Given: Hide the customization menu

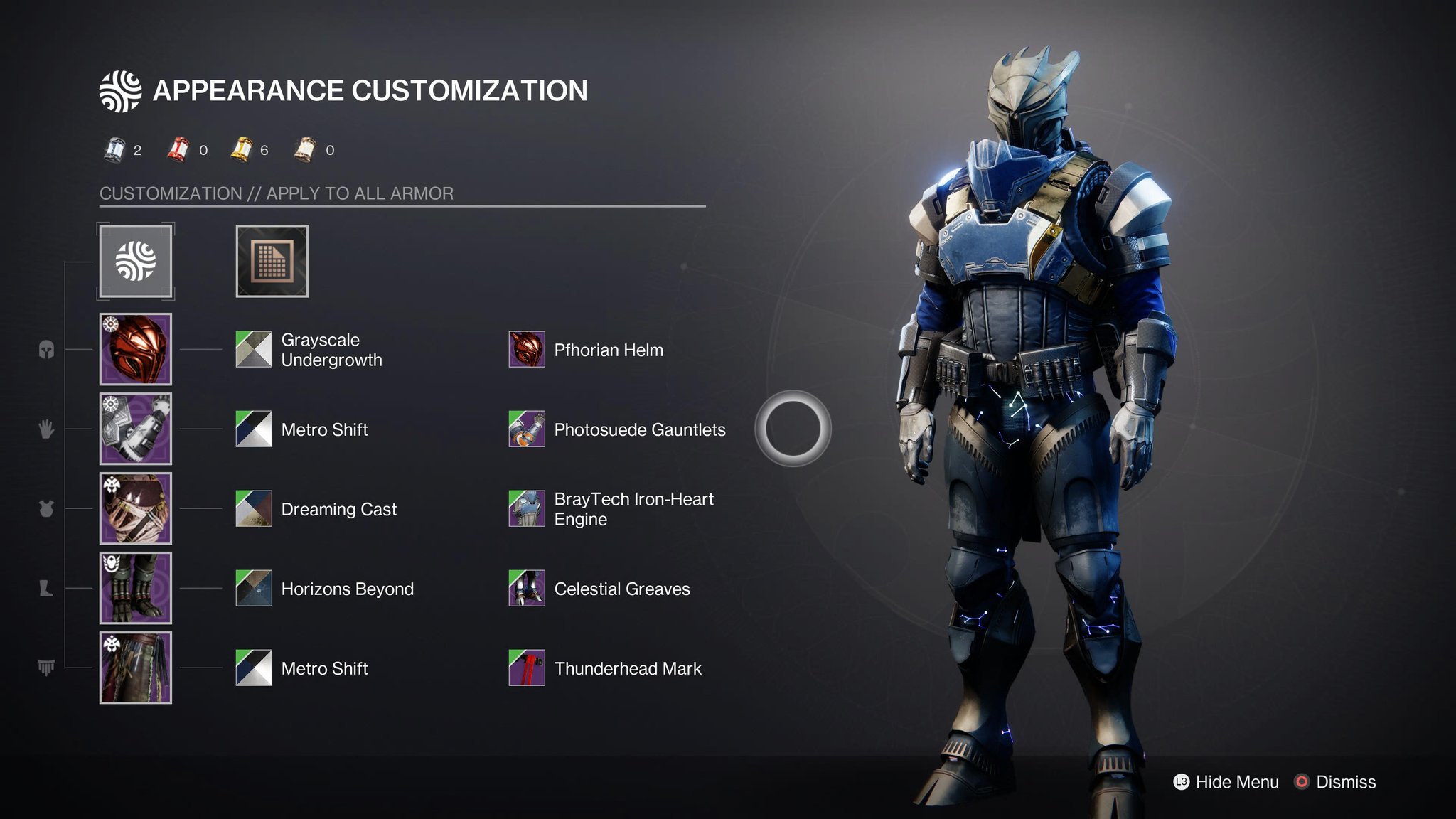Looking at the screenshot, I should [x=1226, y=782].
